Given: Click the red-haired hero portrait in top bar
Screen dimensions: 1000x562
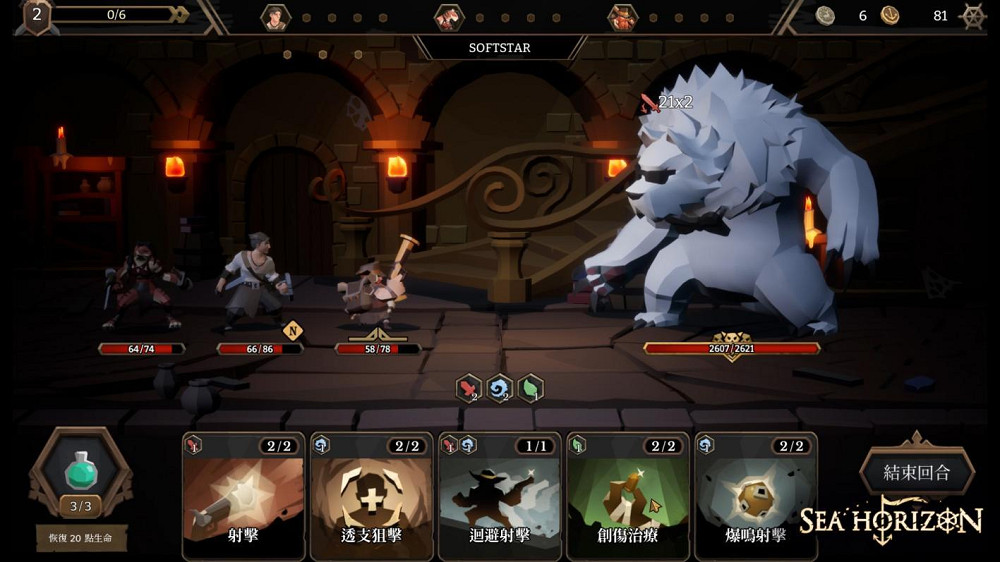Looking at the screenshot, I should 449,17.
